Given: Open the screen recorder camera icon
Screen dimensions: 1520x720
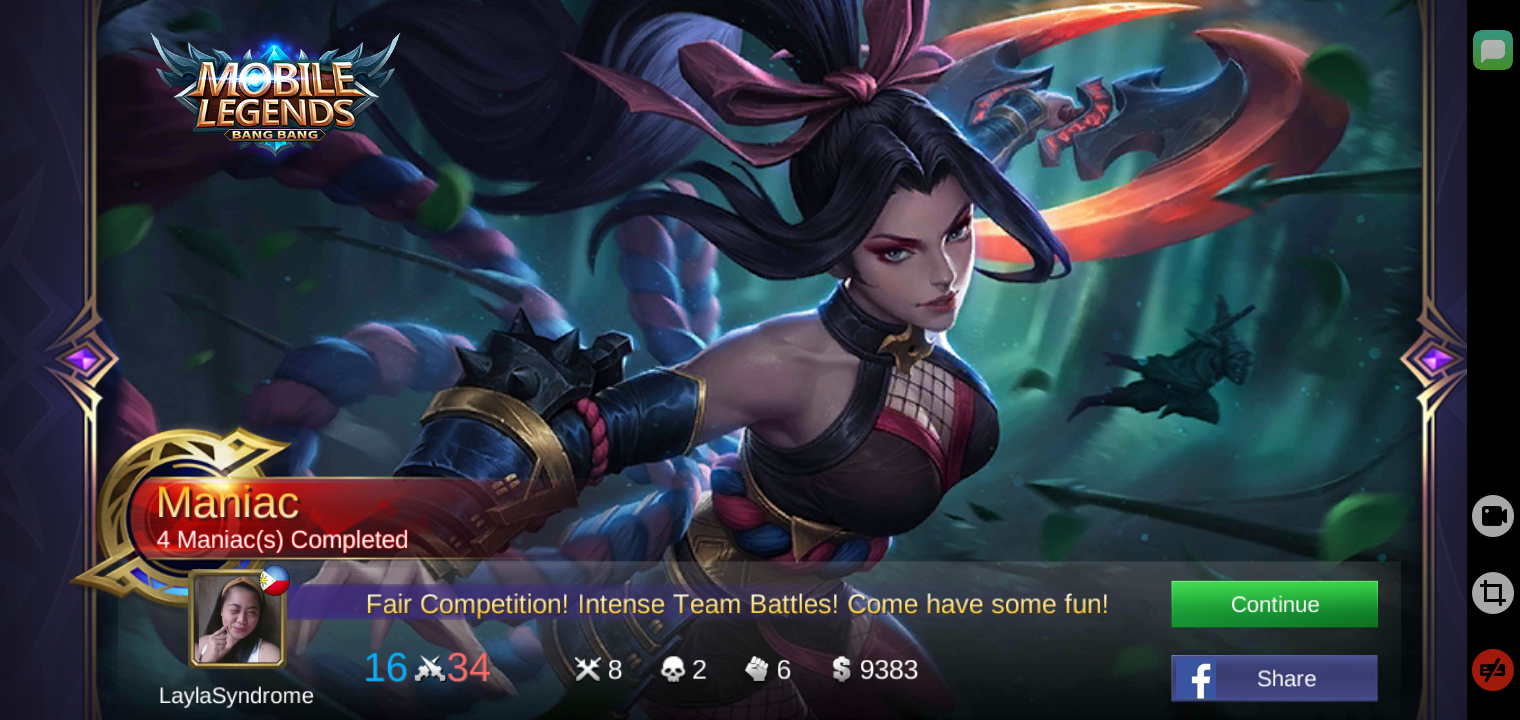Looking at the screenshot, I should 1492,516.
